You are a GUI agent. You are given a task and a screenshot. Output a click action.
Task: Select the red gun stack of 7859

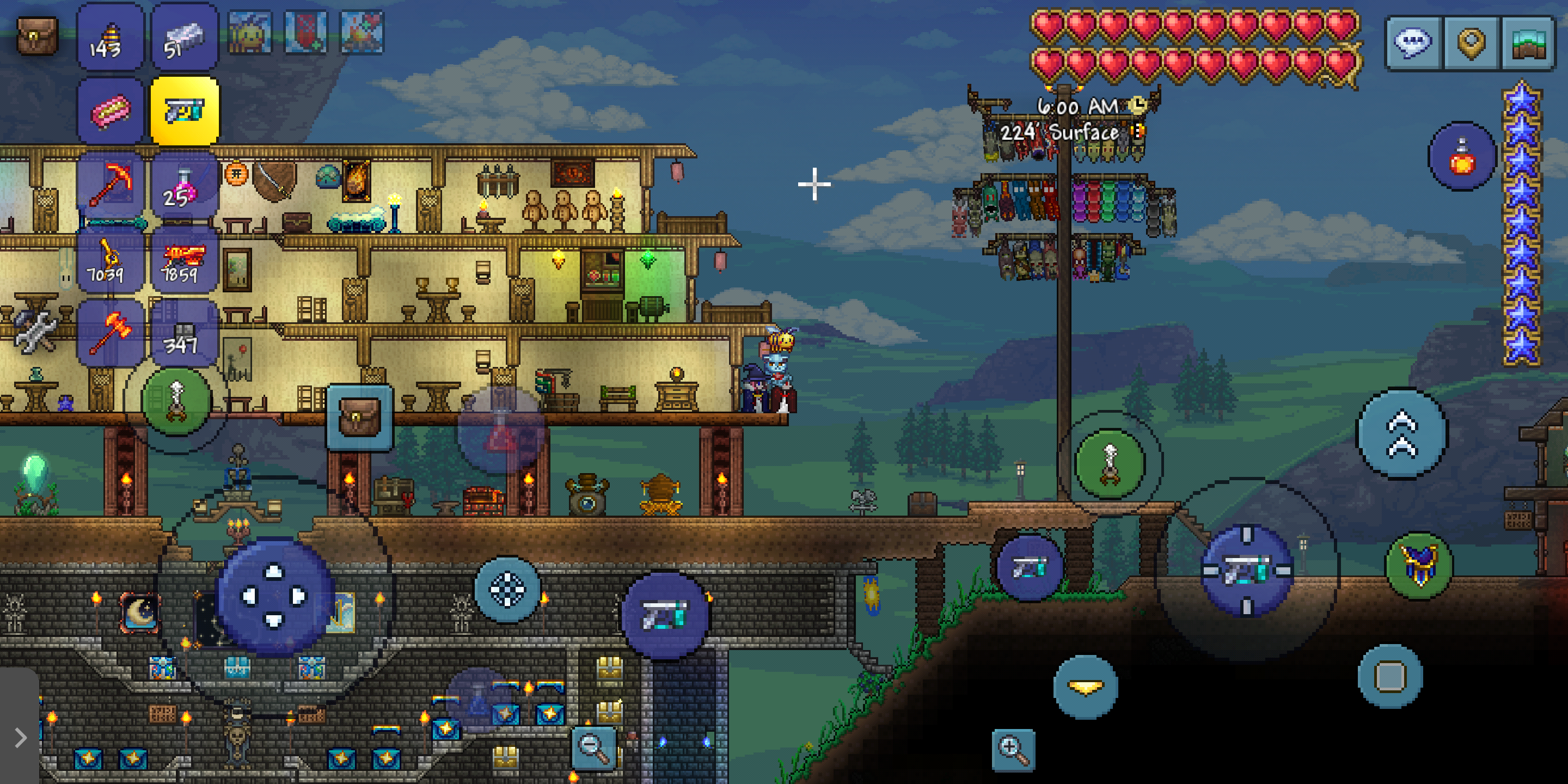click(185, 260)
